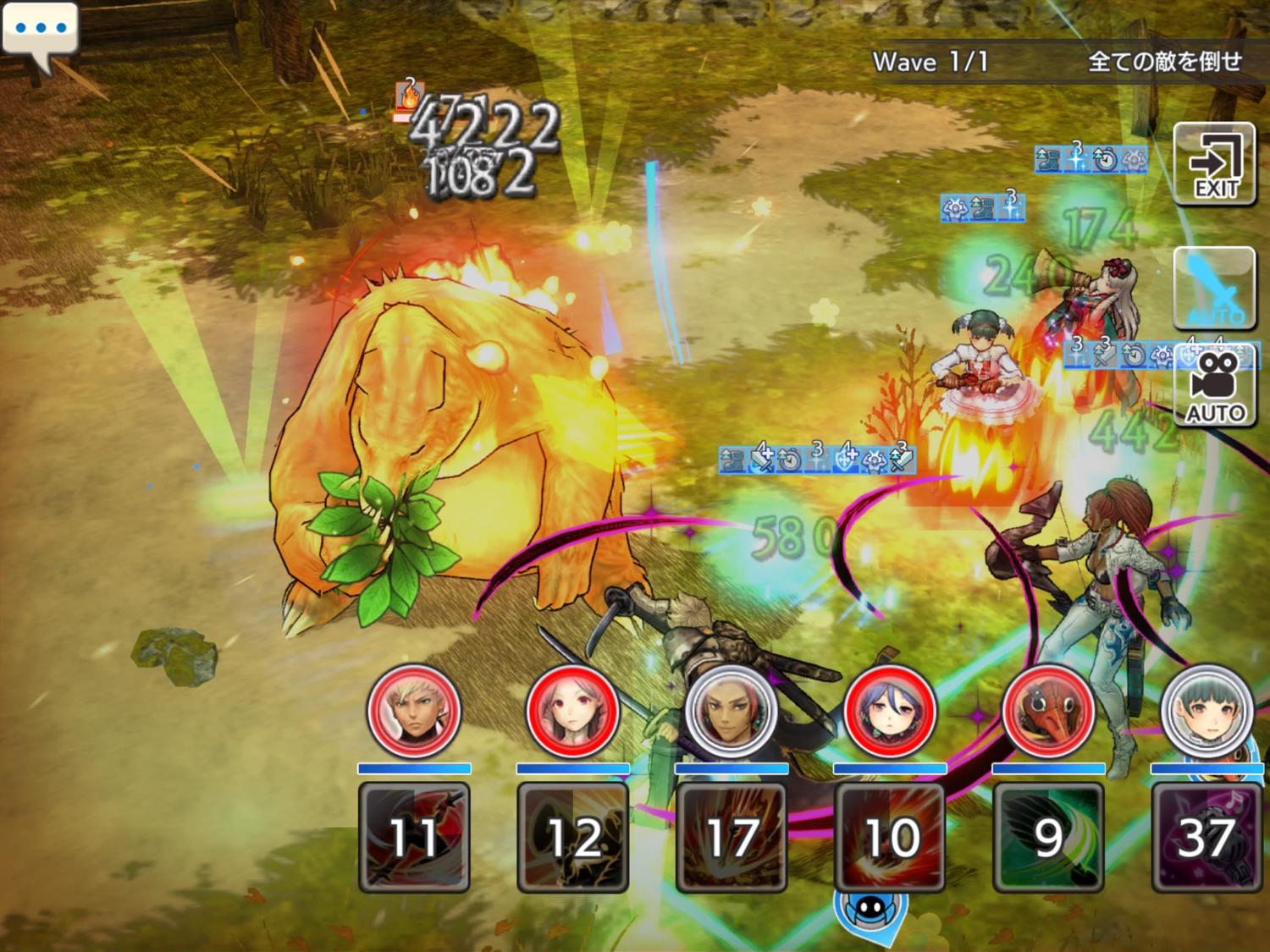This screenshot has height=952, width=1270.
Task: Select the blonde male character portrait
Action: pyautogui.click(x=414, y=710)
